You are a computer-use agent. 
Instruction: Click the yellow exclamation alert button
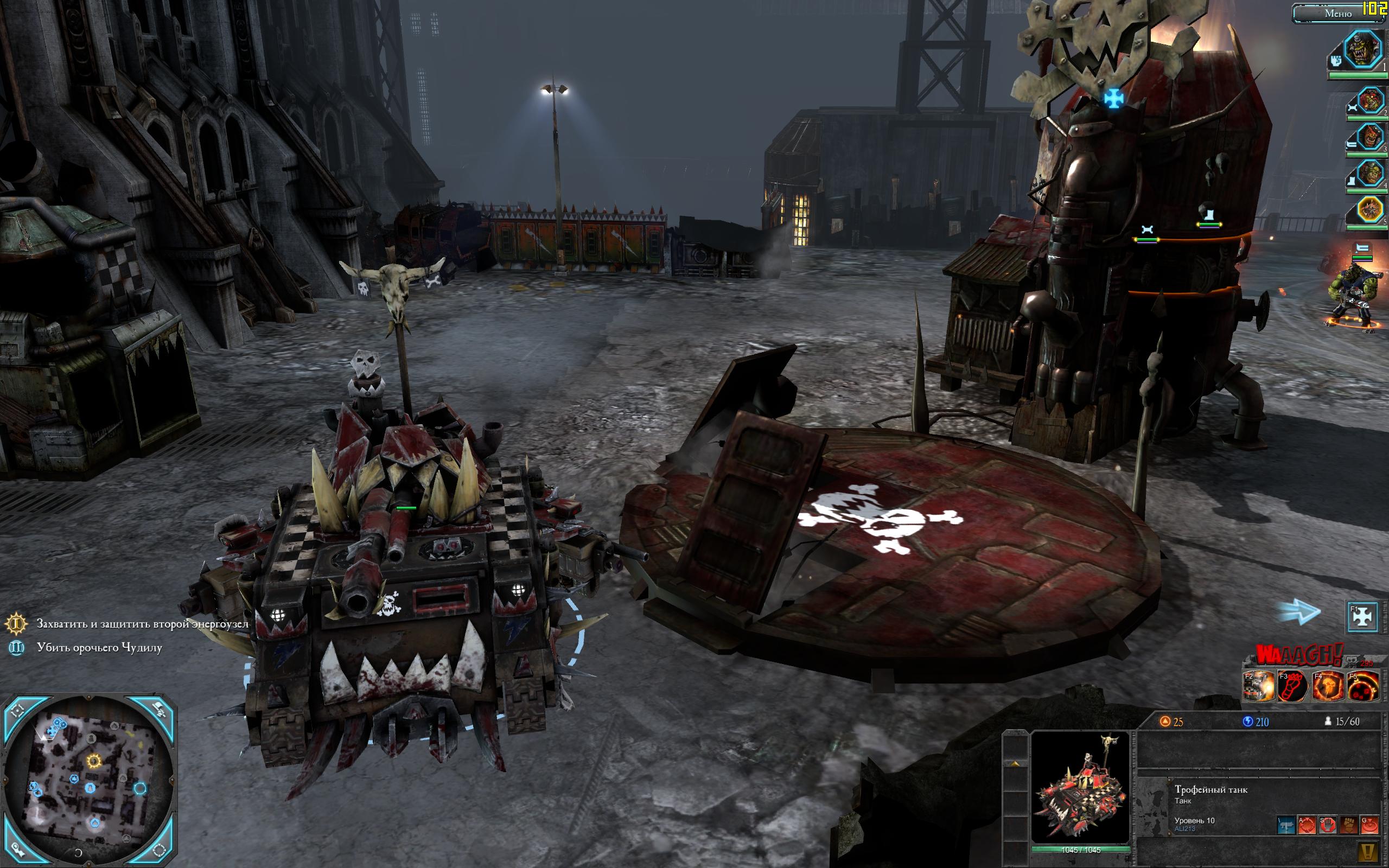pyautogui.click(x=1369, y=852)
